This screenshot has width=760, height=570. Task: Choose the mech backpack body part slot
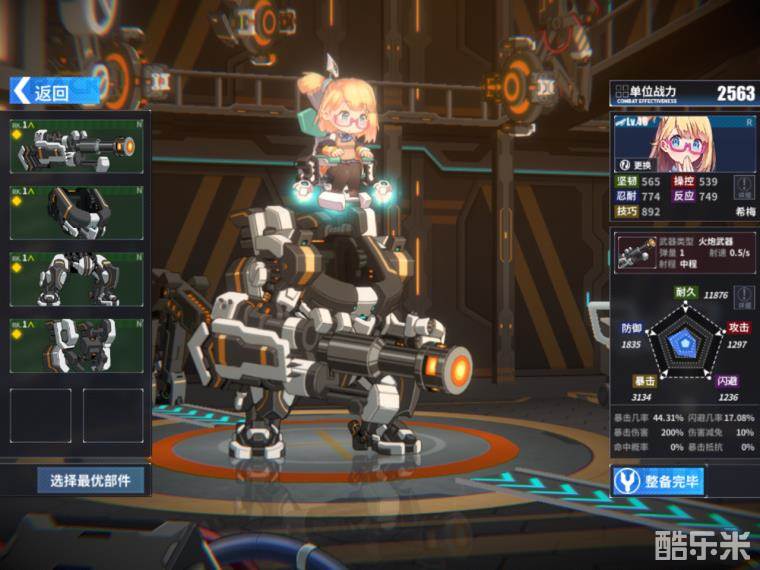coord(77,345)
